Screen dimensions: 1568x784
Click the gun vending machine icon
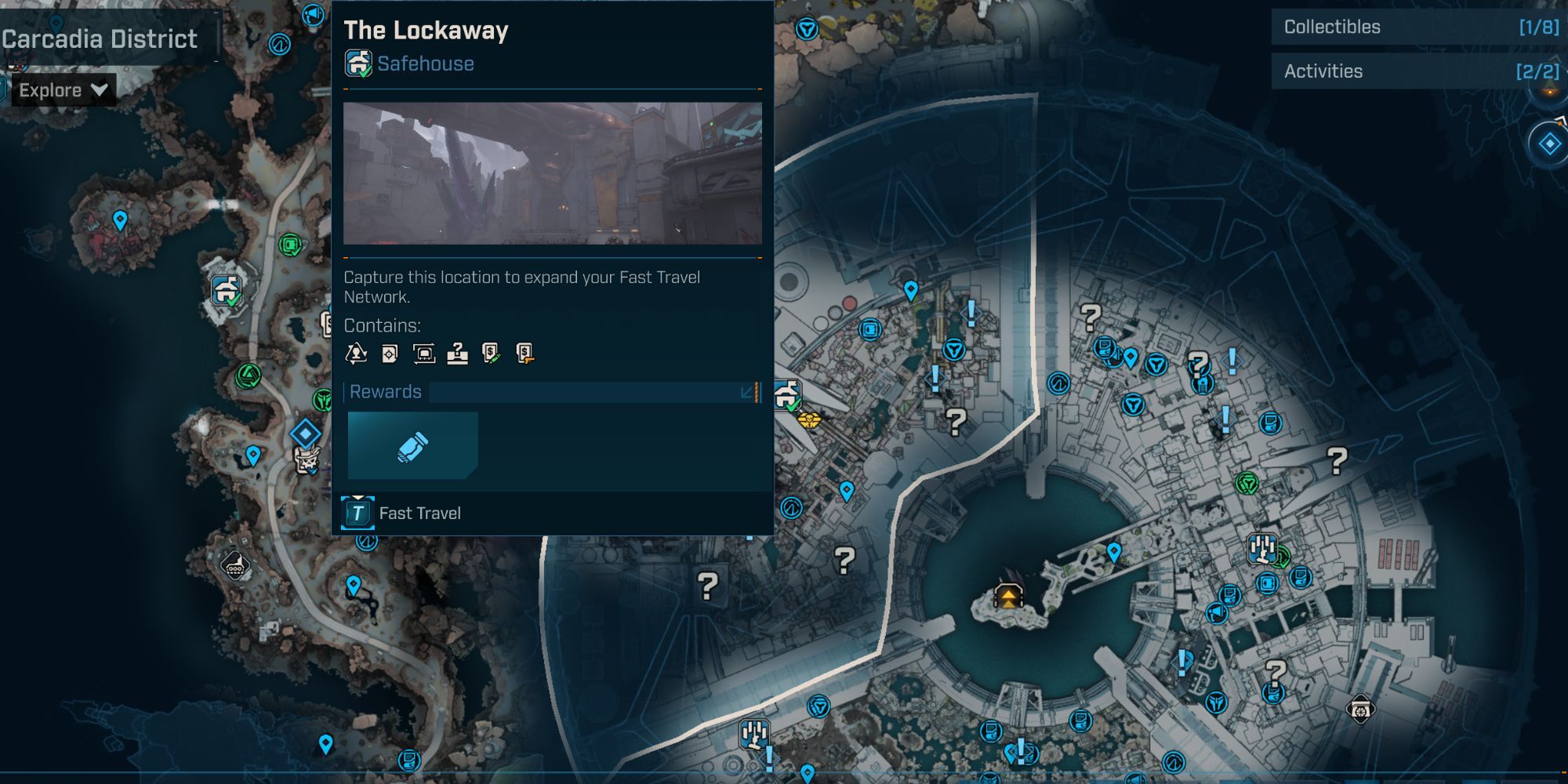(x=525, y=354)
